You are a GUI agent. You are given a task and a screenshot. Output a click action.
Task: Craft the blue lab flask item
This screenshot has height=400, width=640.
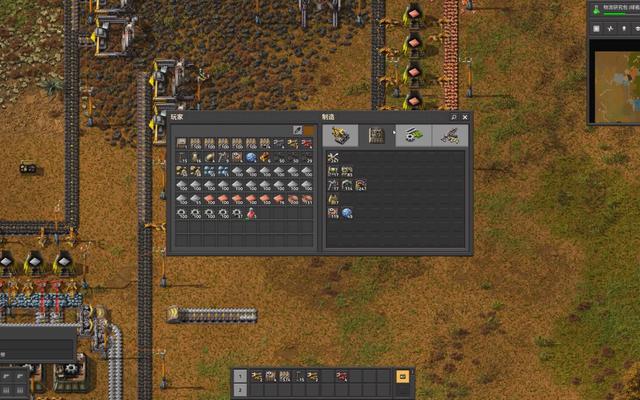click(347, 213)
